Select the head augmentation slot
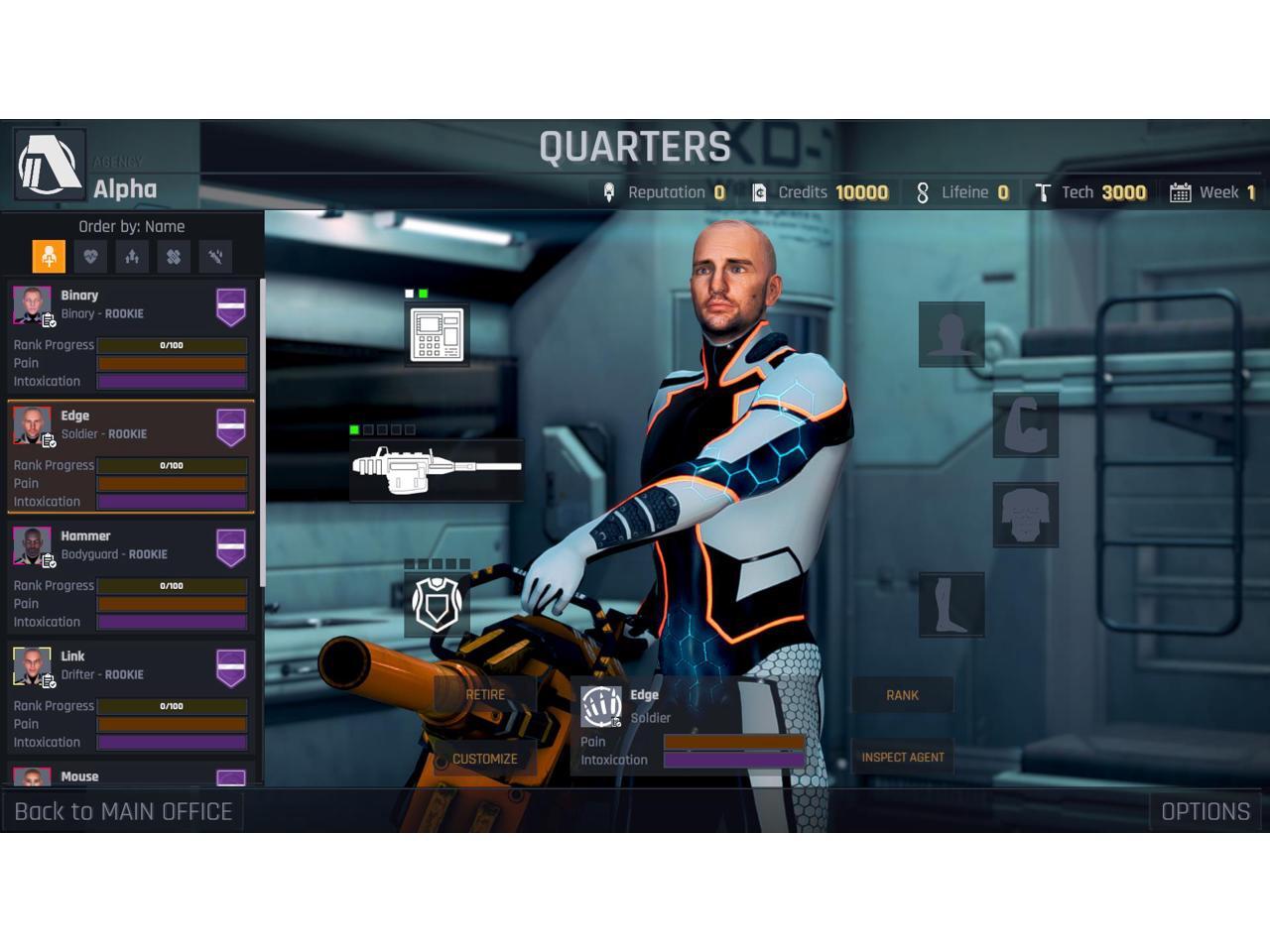 [952, 334]
